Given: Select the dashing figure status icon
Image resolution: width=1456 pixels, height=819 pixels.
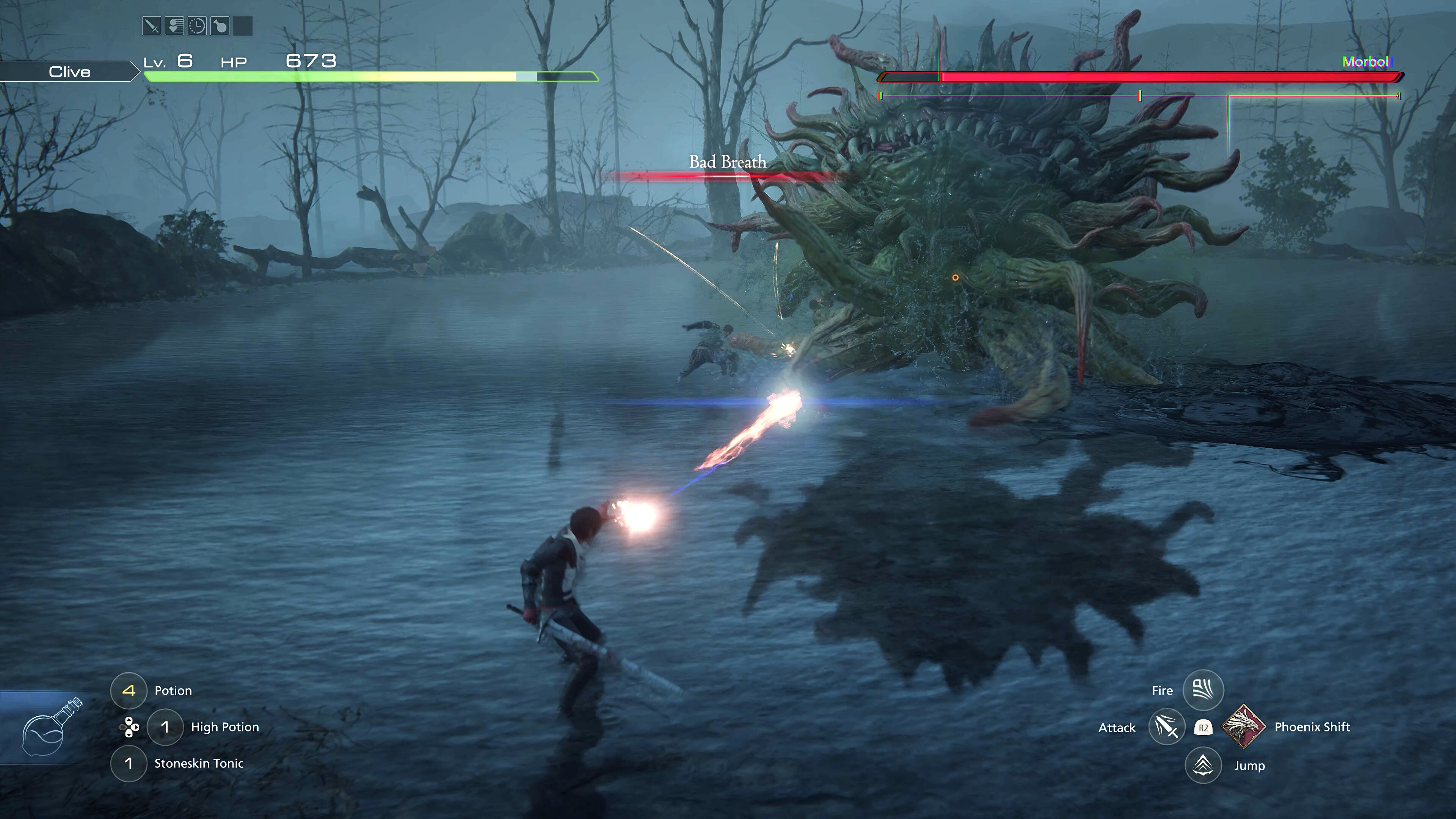Looking at the screenshot, I should click(x=174, y=26).
